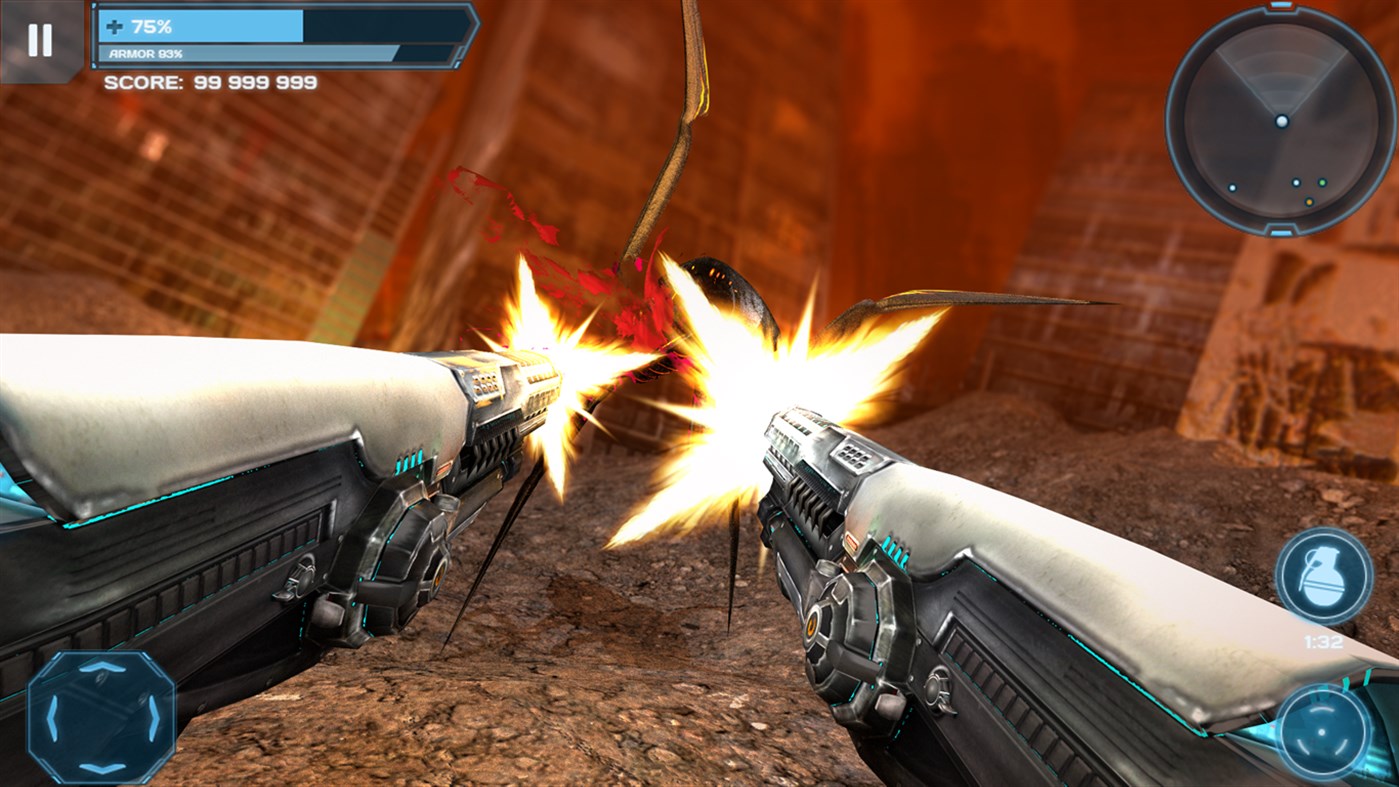Tap the pause icon in the top-left corner
Image resolution: width=1399 pixels, height=787 pixels.
tap(38, 38)
